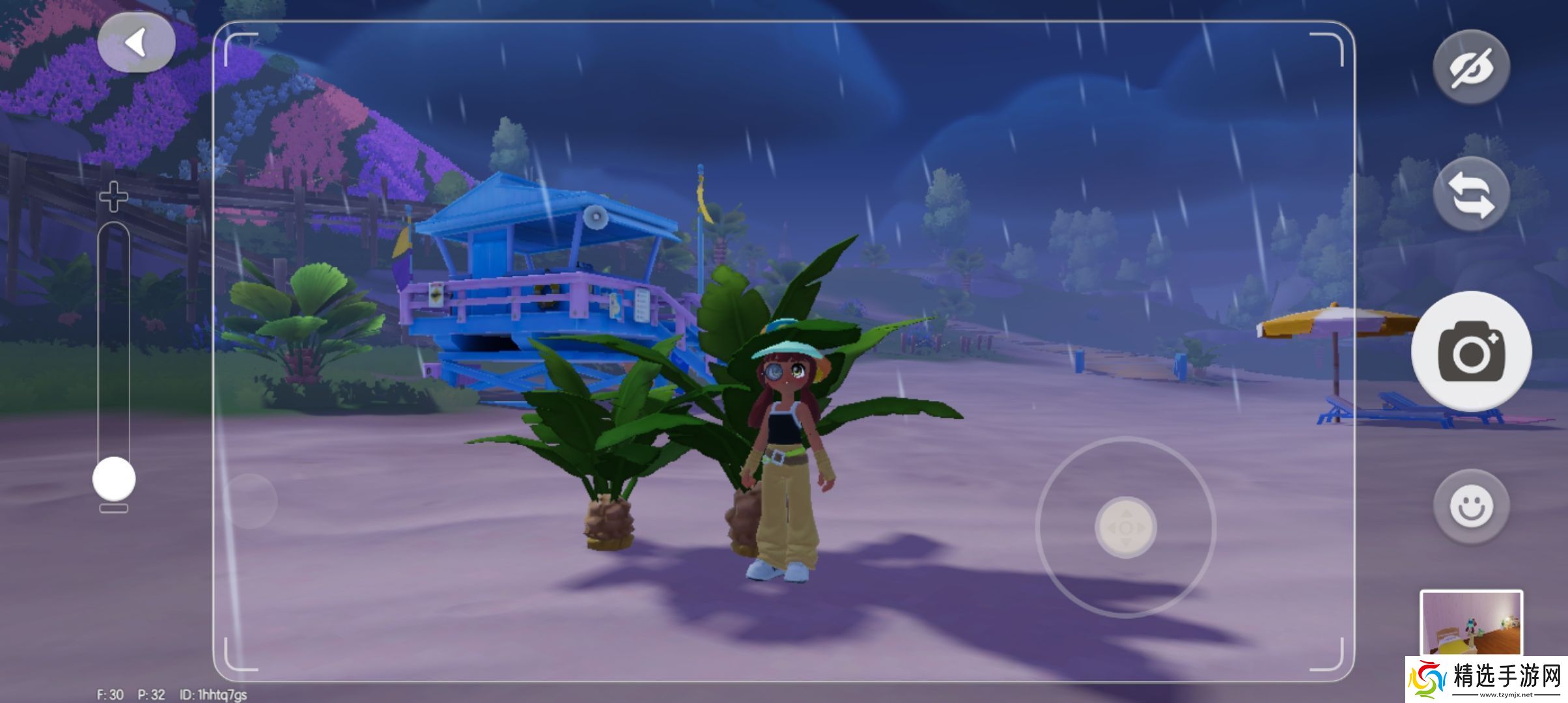Open the last photo thumbnail
This screenshot has width=1568, height=703.
point(1471,623)
